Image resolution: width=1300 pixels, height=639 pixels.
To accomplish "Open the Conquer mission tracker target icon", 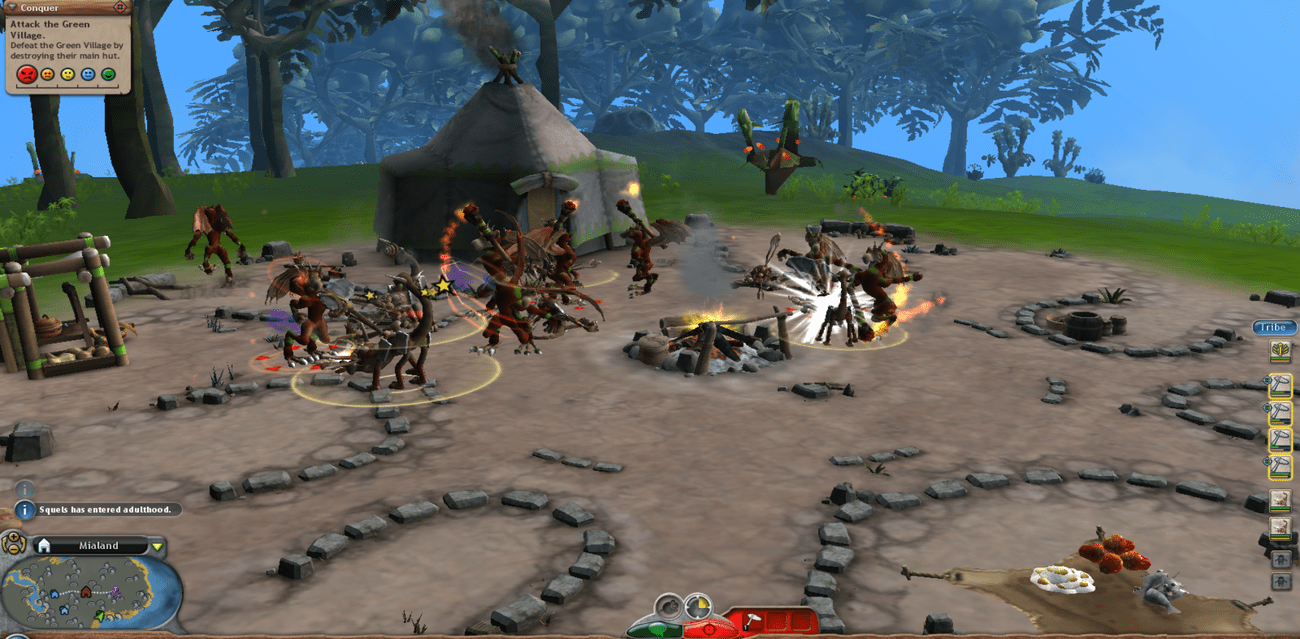I will [120, 7].
